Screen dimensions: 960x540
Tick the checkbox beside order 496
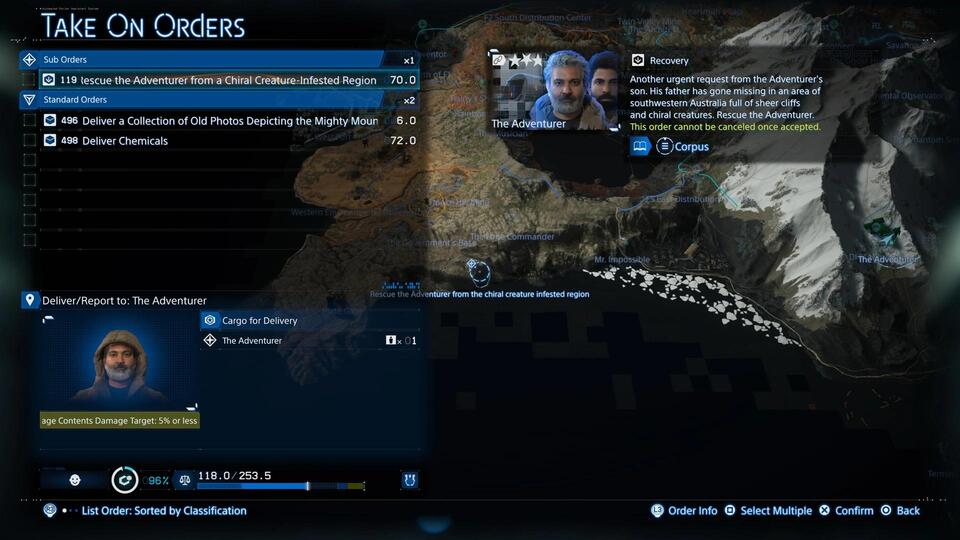(x=29, y=121)
